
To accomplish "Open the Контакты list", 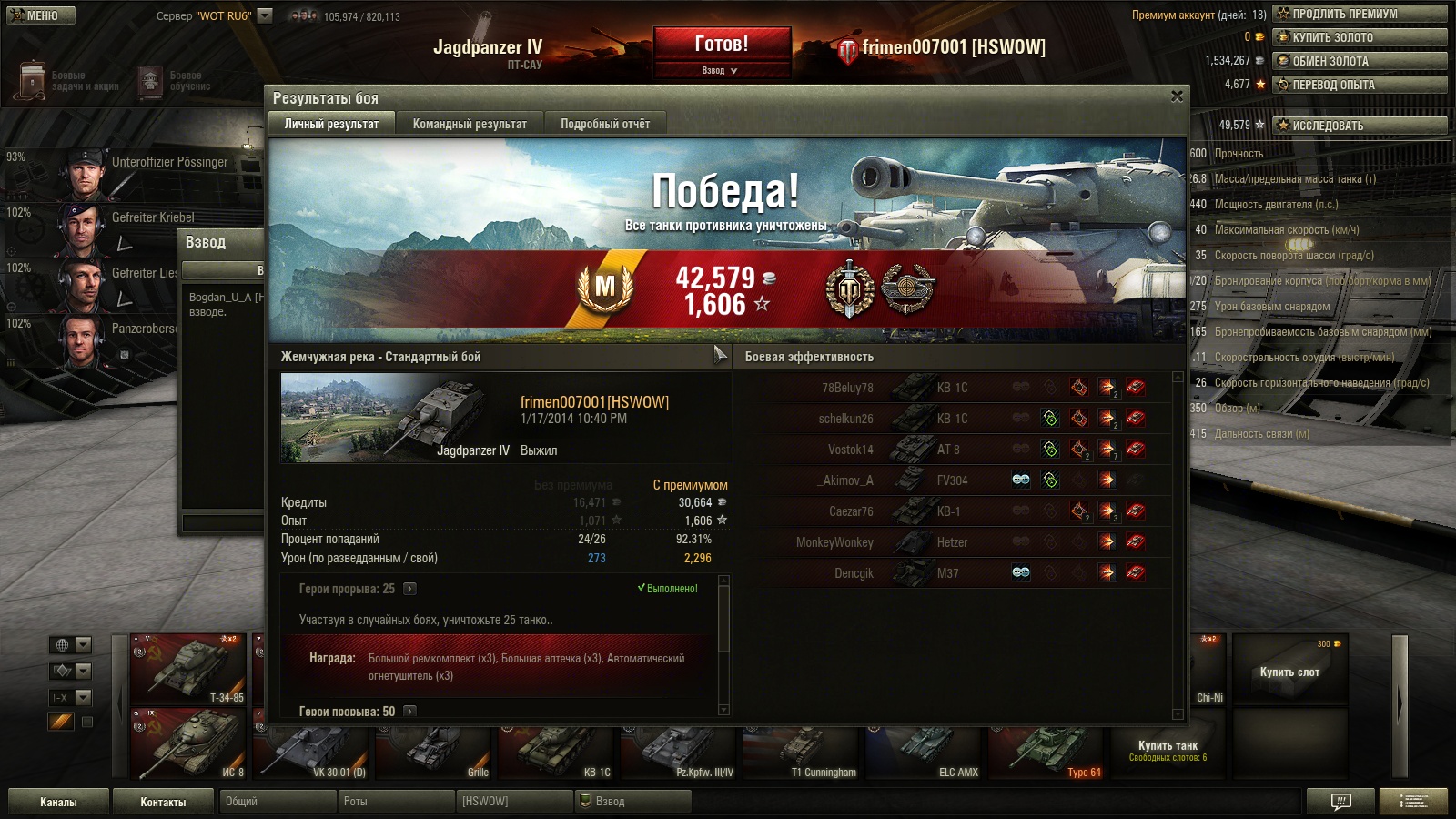I will coord(163,802).
